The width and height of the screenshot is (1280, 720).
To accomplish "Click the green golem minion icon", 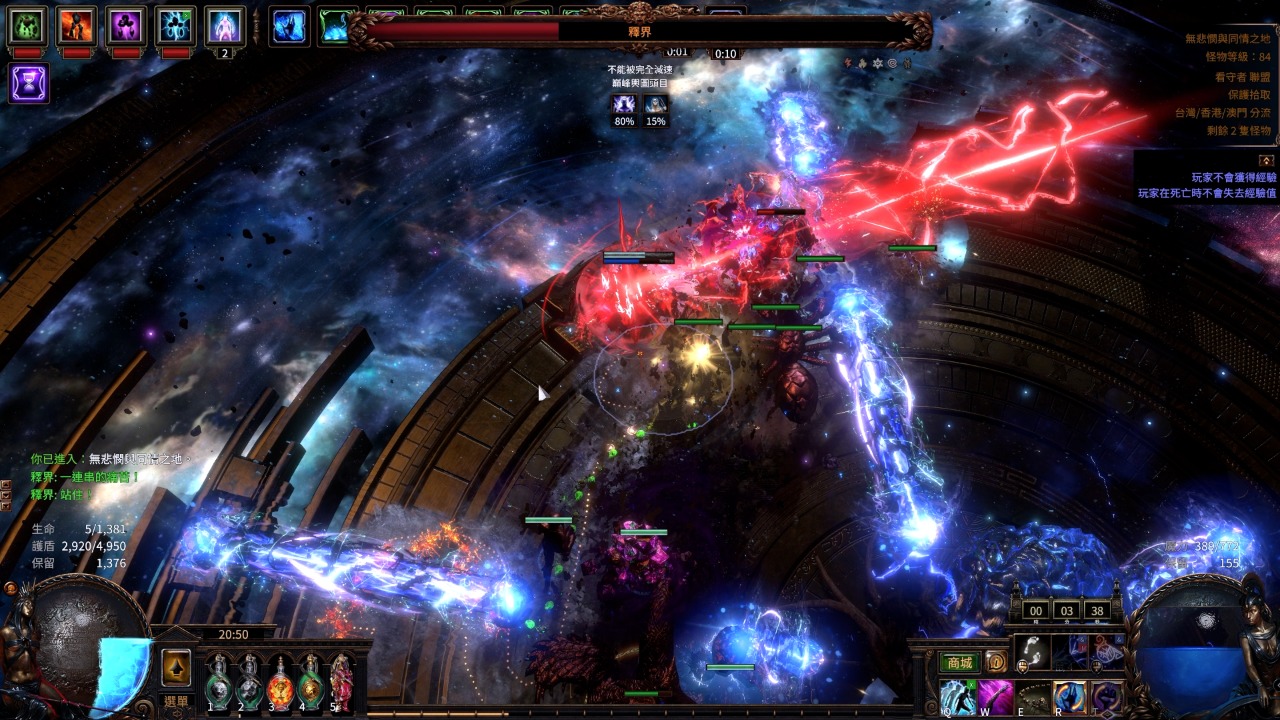I will (28, 26).
